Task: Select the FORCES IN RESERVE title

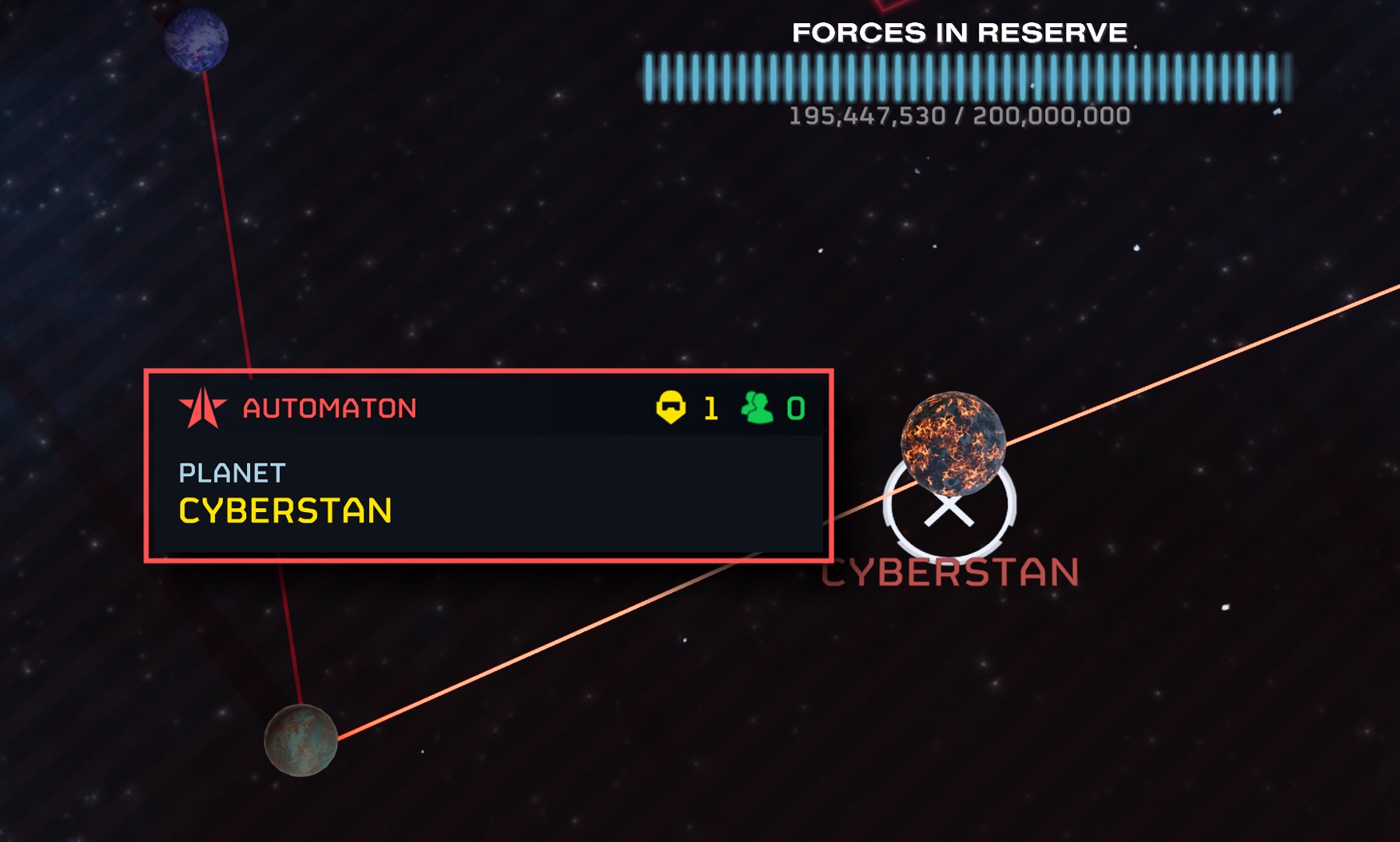Action: coord(959,33)
